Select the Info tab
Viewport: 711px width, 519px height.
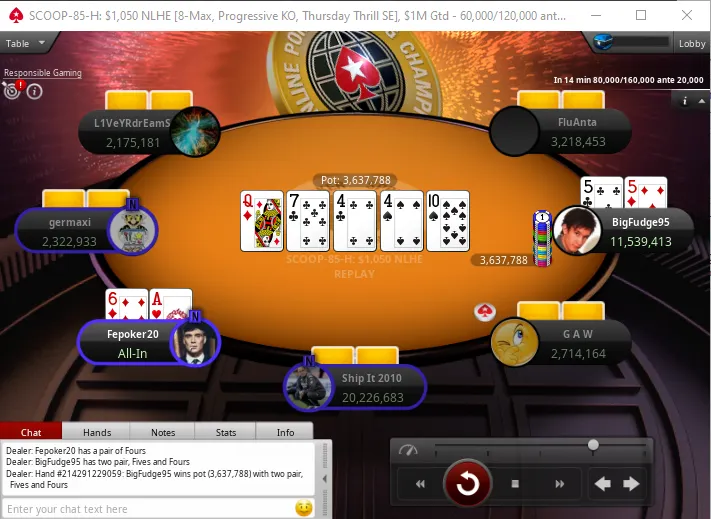285,432
